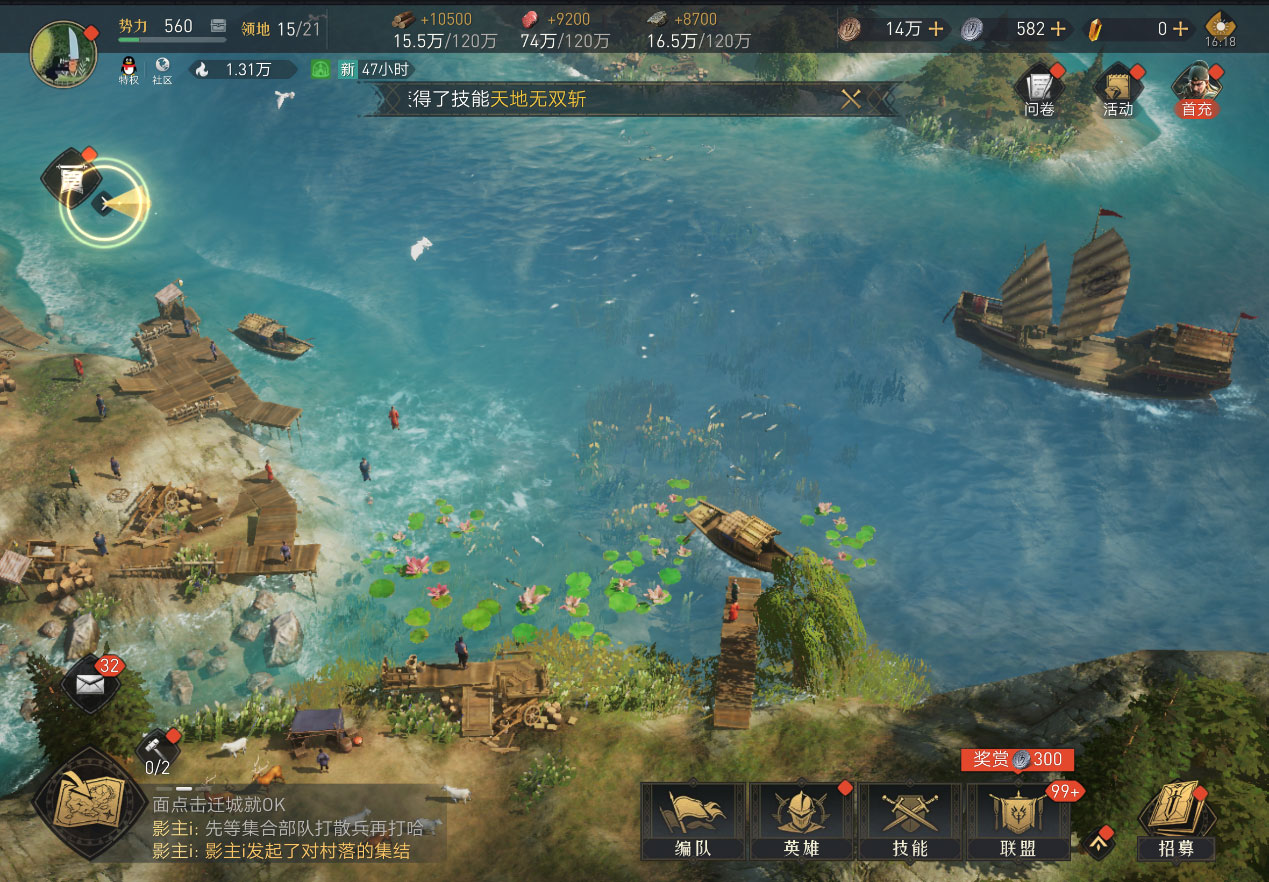Open the 英雄 heroes menu
This screenshot has height=882, width=1269.
click(802, 820)
